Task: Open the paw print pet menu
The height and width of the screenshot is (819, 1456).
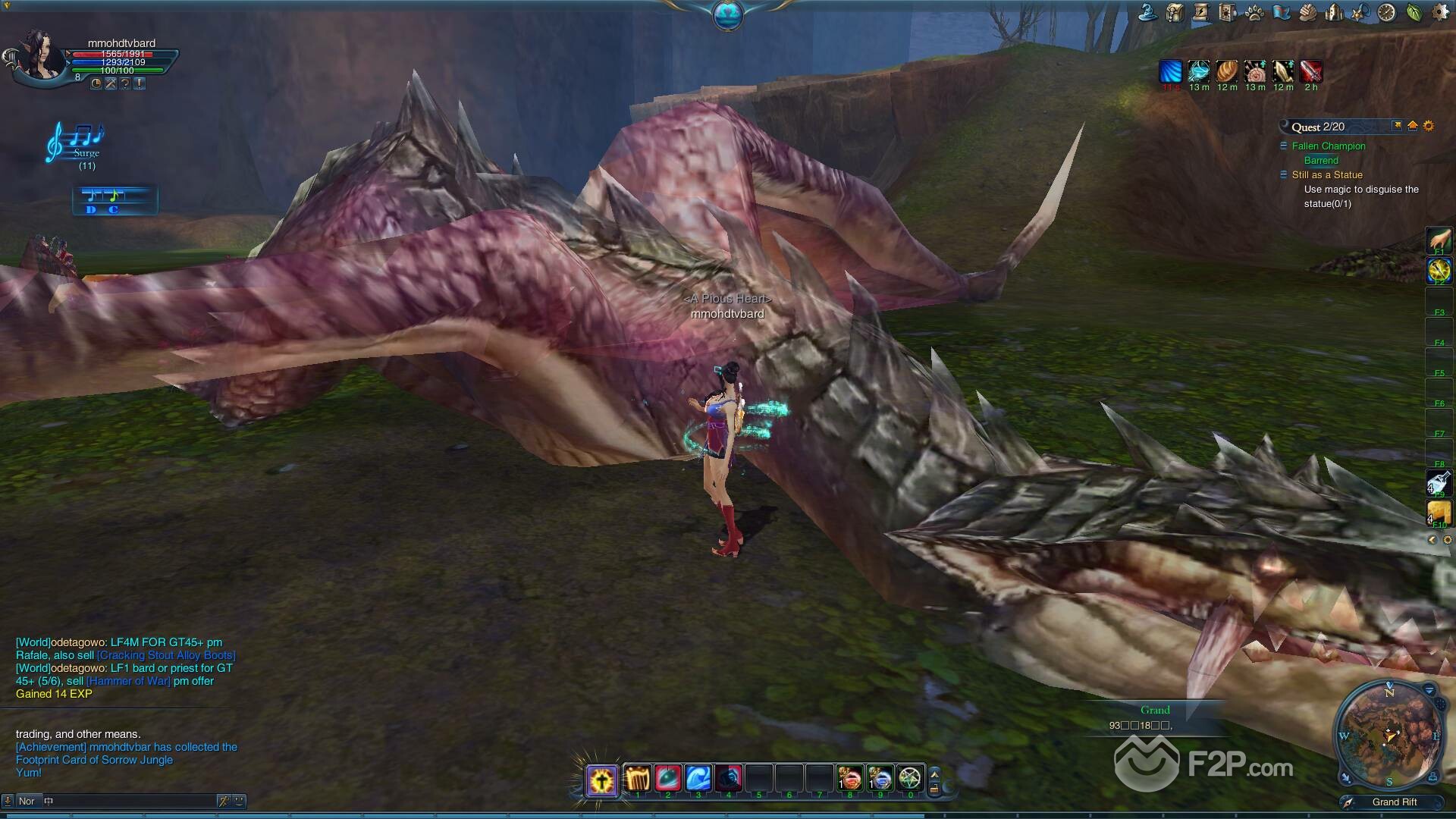Action: point(1254,13)
